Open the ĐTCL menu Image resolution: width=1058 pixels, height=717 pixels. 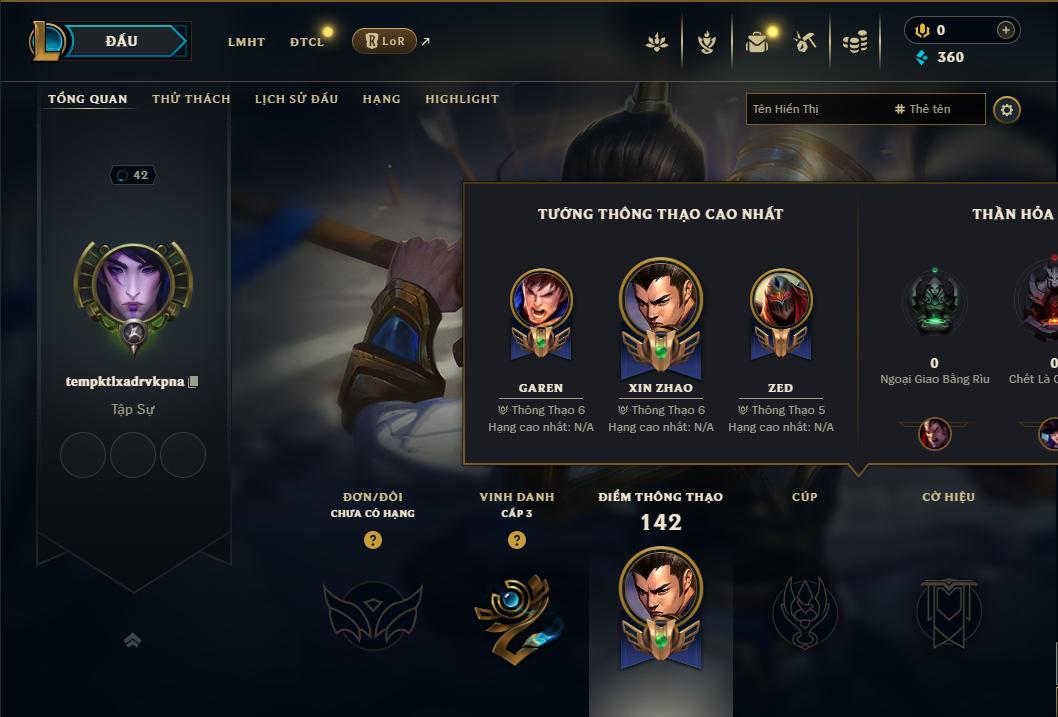[x=307, y=42]
